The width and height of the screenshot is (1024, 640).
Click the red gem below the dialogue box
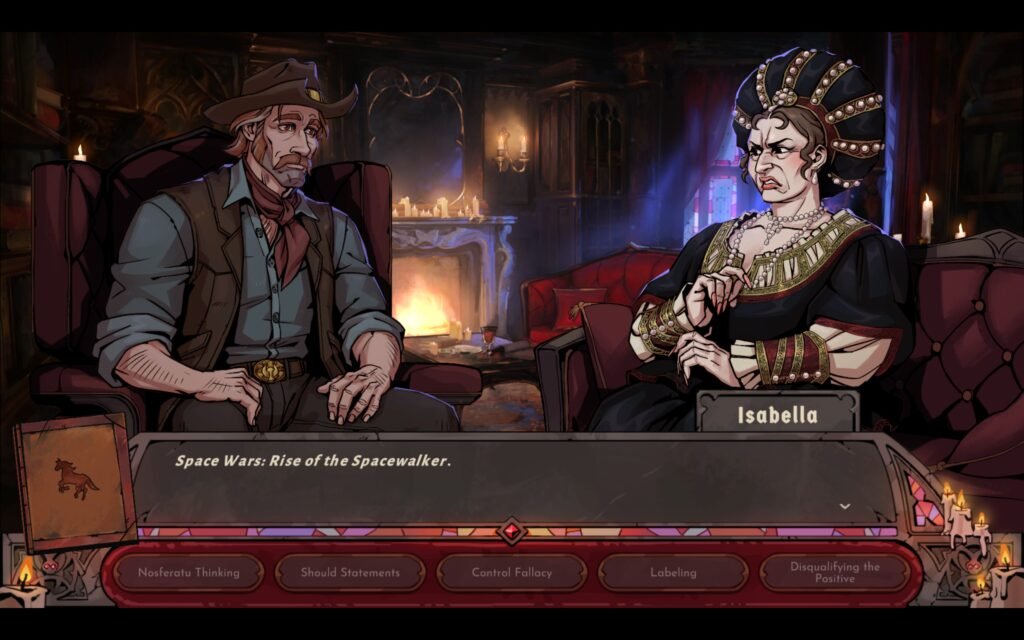512,531
